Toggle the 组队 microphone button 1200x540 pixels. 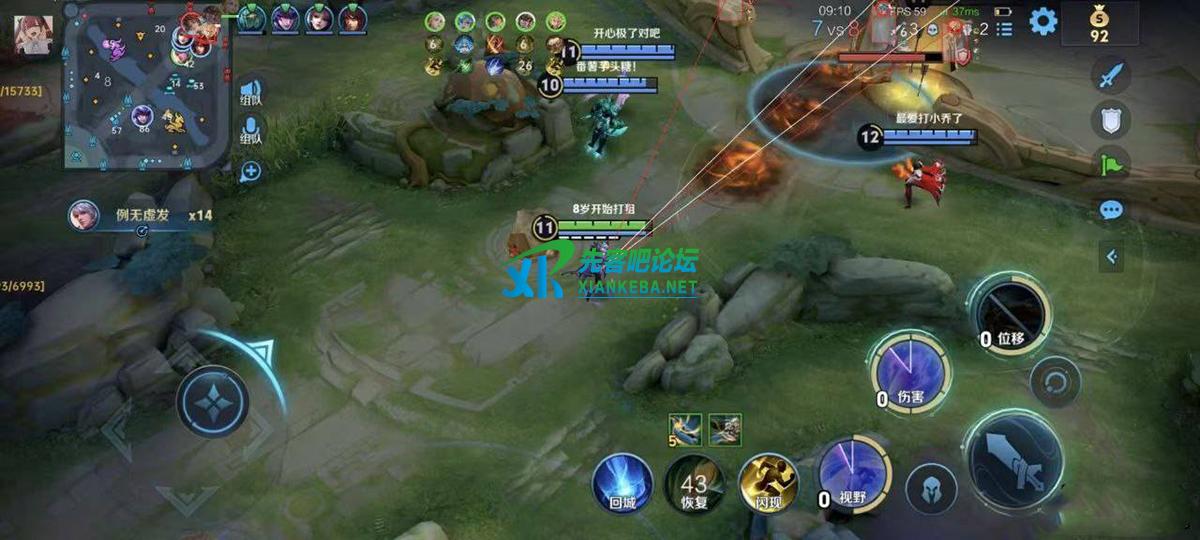(250, 131)
